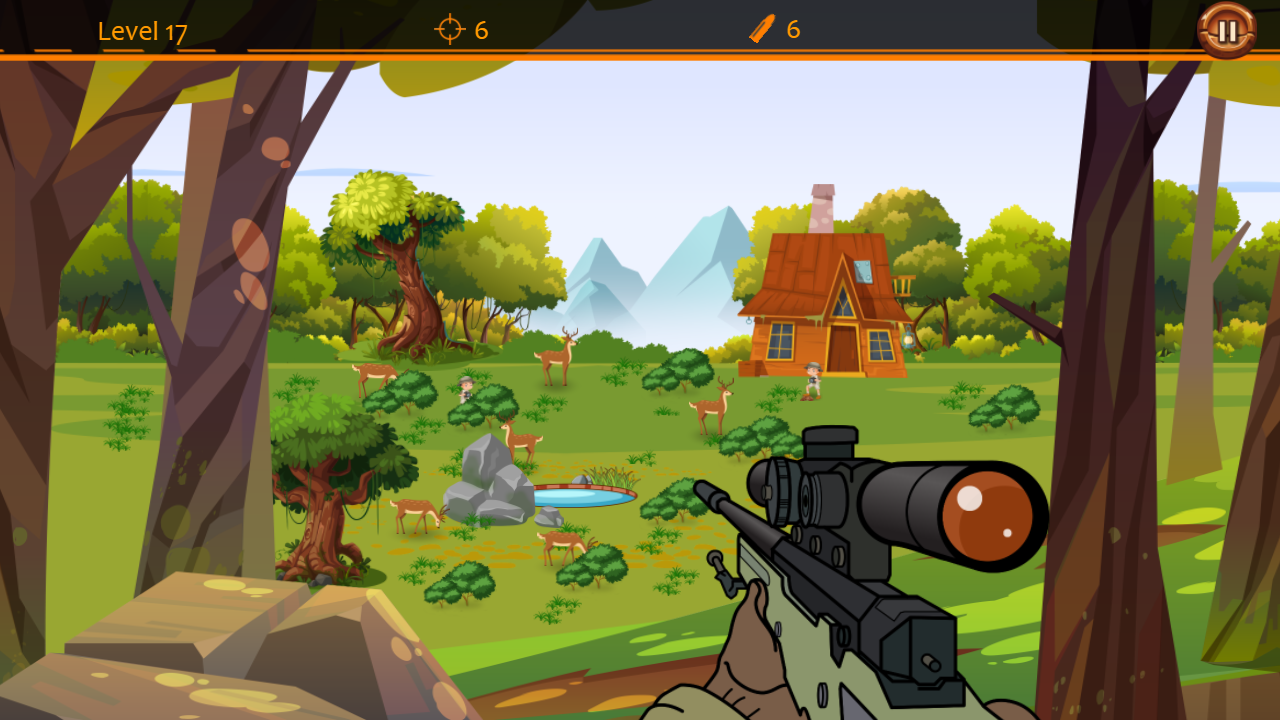Viewport: 1280px width, 720px height.
Task: Click the Level 17 label
Action: [x=142, y=30]
